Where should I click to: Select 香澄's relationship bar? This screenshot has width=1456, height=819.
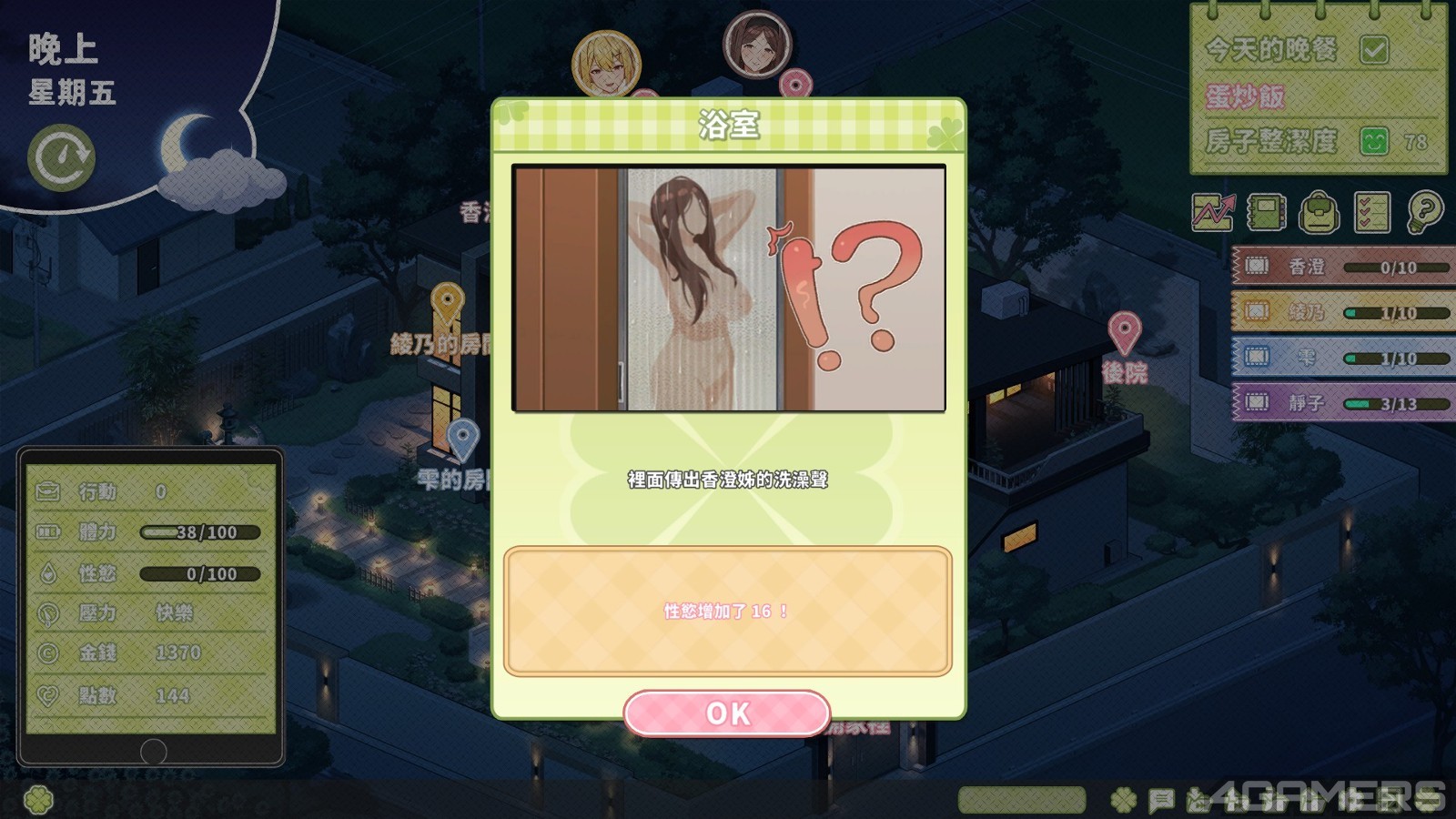(x=1342, y=267)
